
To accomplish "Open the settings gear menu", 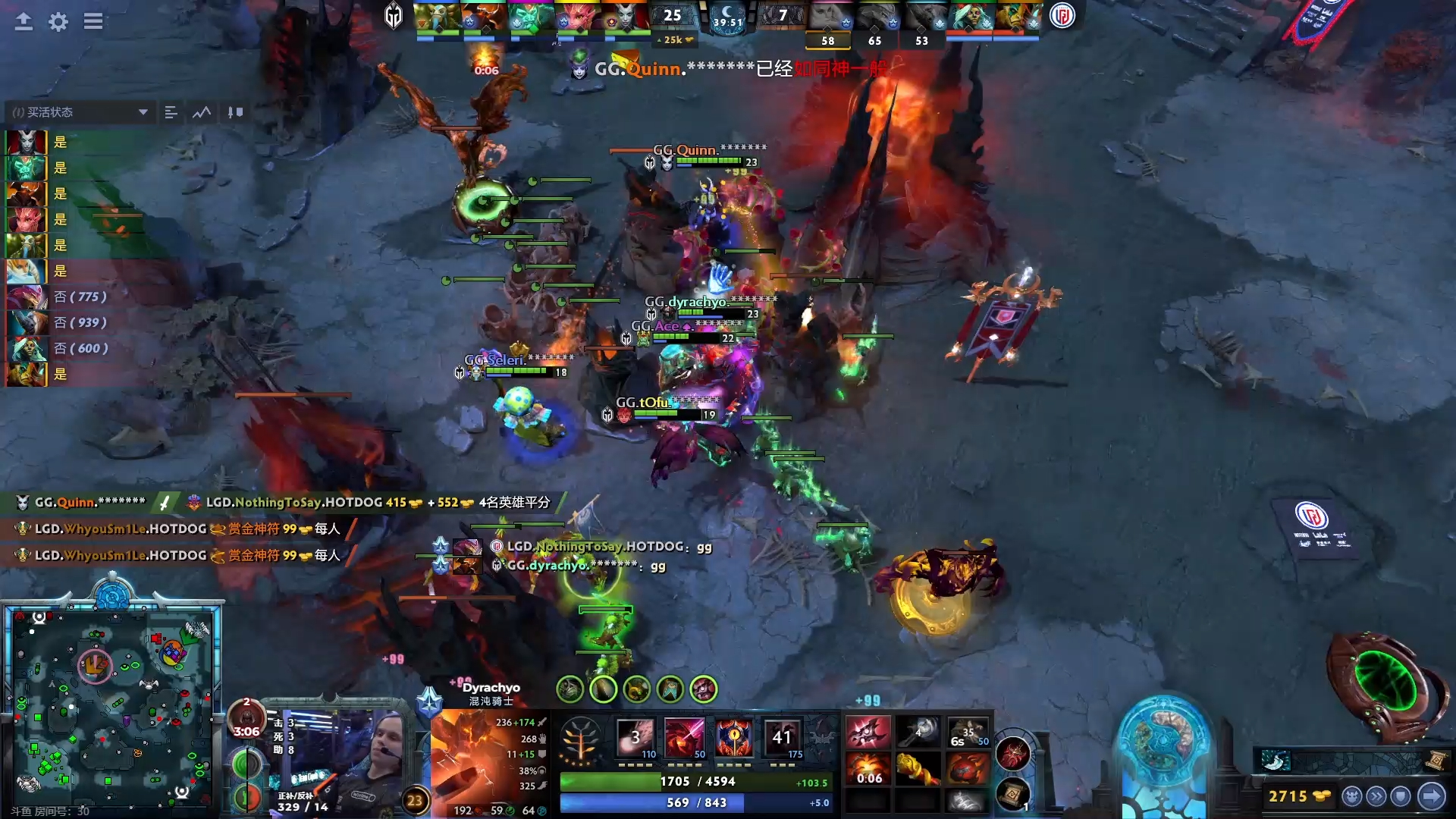I will 58,22.
